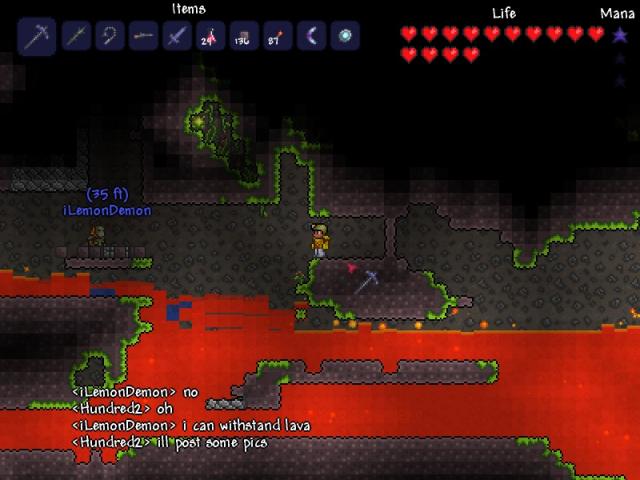640x480 pixels.
Task: Select the purple crescent boomerang slot
Action: [x=312, y=37]
